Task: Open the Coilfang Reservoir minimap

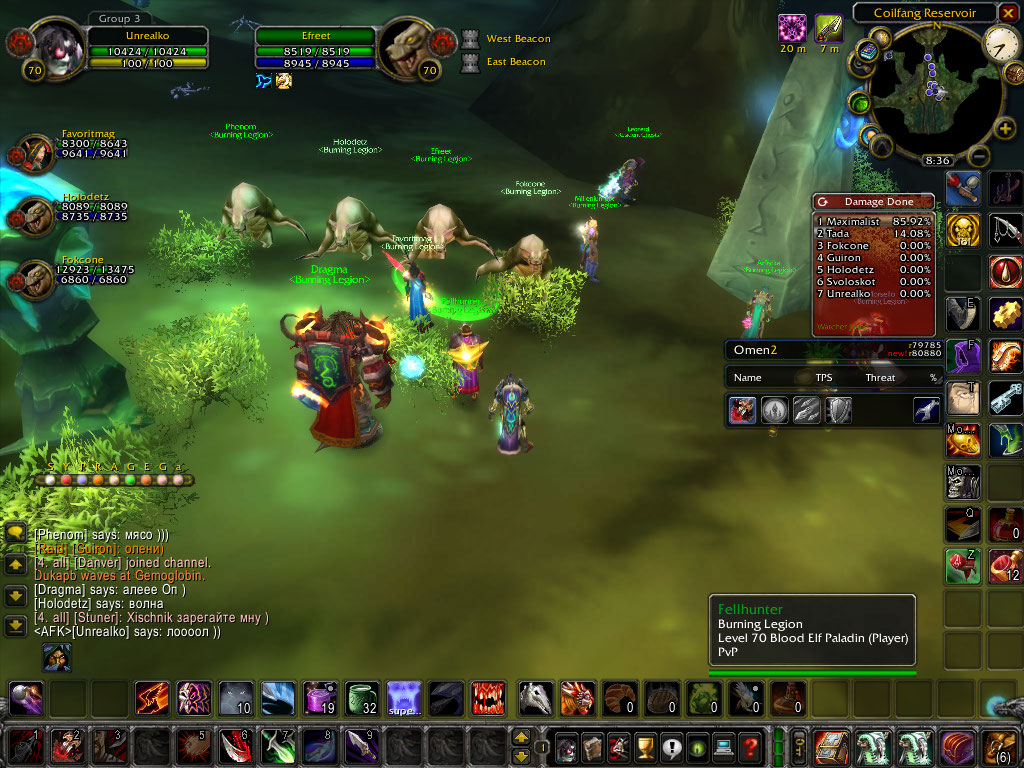Action: (x=924, y=92)
